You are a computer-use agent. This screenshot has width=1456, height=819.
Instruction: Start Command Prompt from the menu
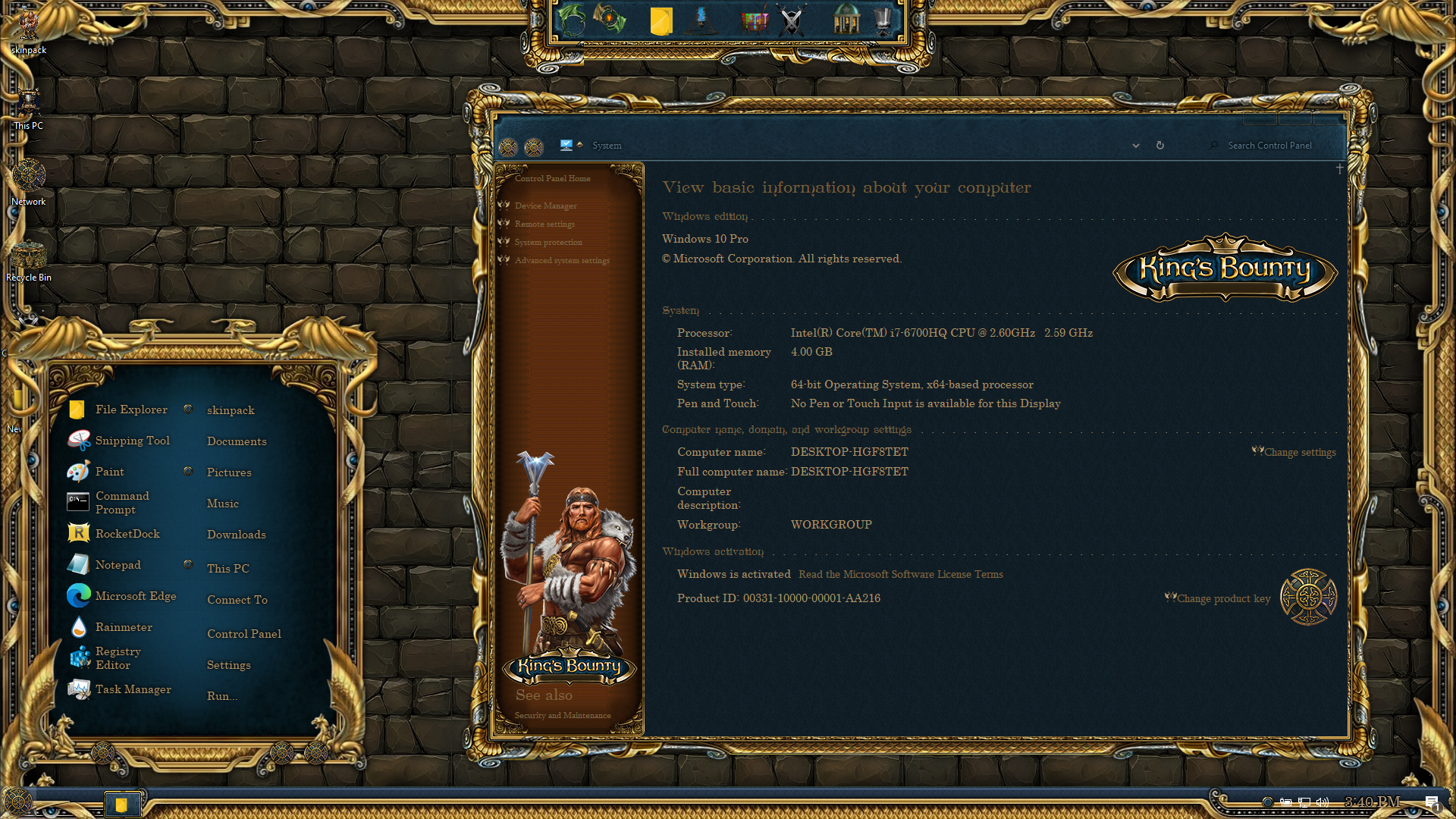tap(121, 503)
